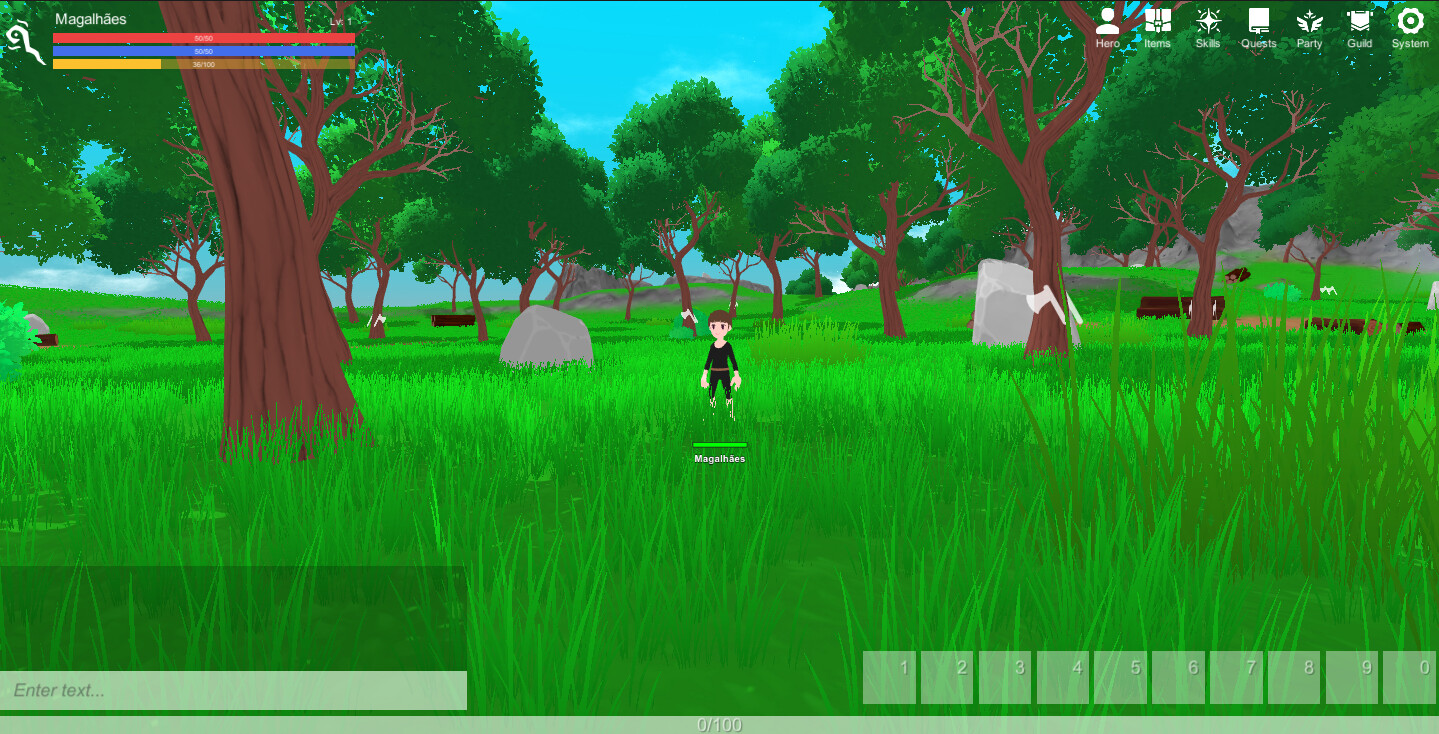The height and width of the screenshot is (734, 1439).
Task: Click the red health bar
Action: [204, 37]
